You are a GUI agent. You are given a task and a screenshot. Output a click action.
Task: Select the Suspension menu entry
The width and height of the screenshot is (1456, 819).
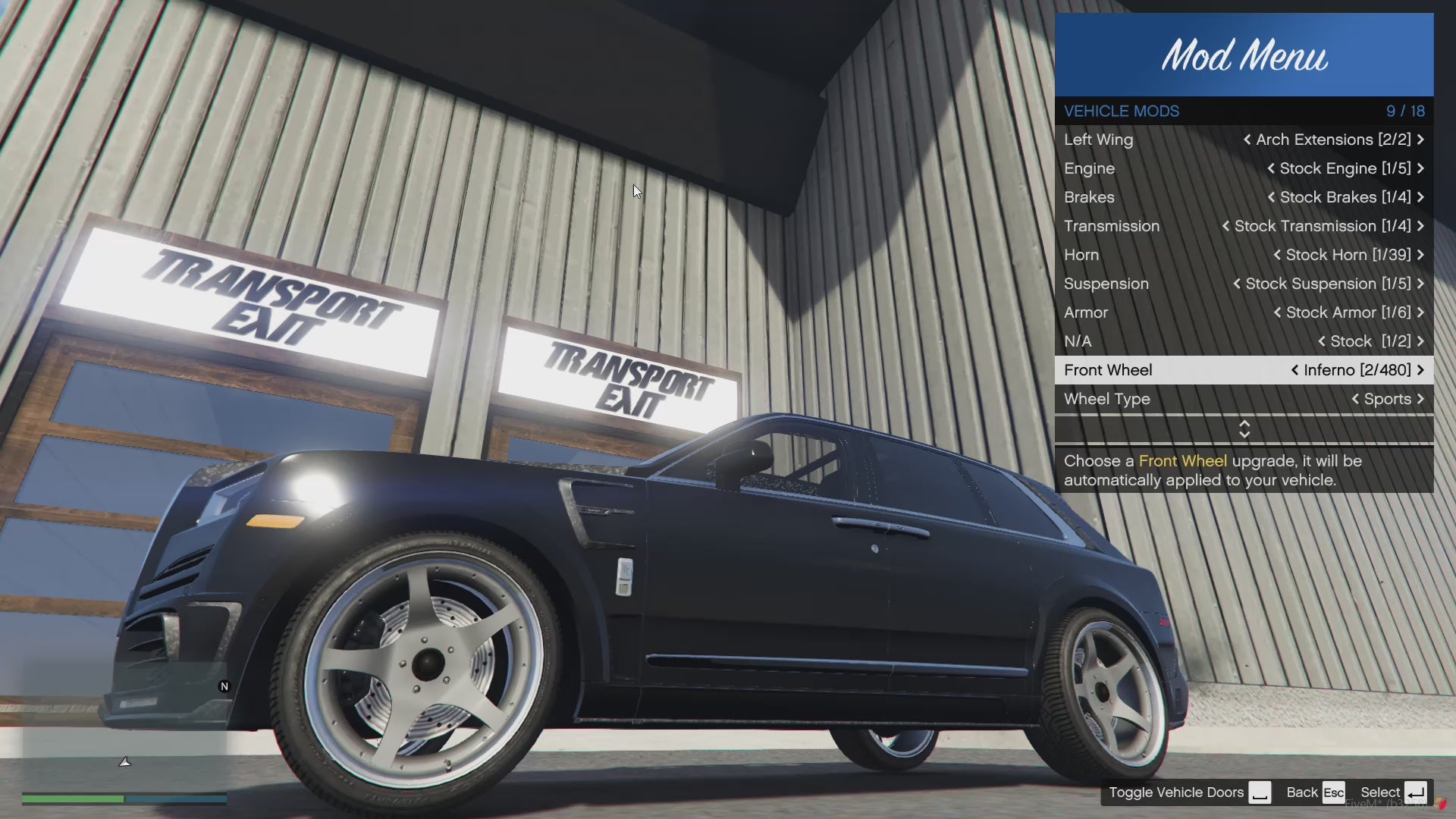tap(1244, 284)
